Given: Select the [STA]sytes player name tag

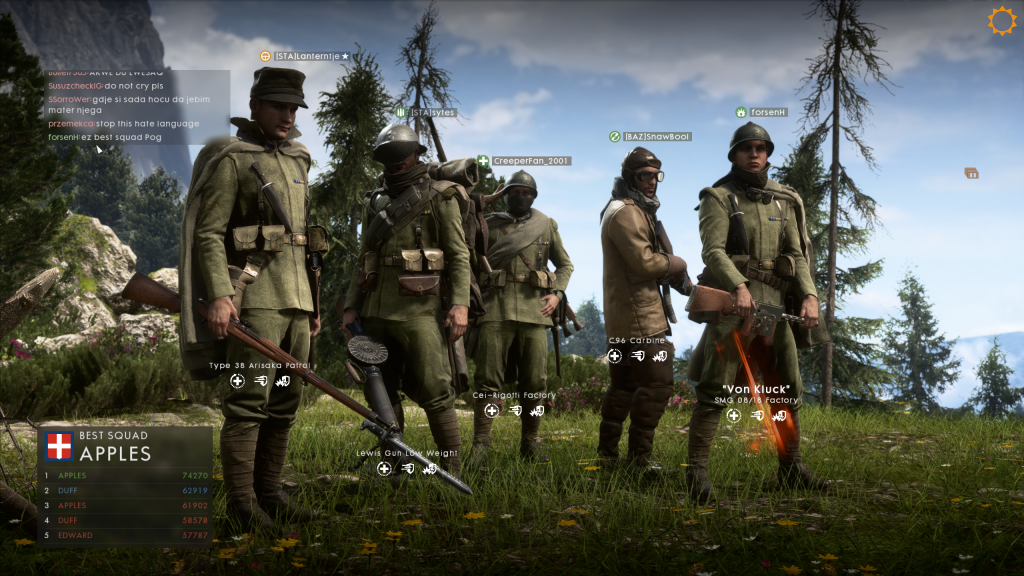Looking at the screenshot, I should [x=432, y=113].
